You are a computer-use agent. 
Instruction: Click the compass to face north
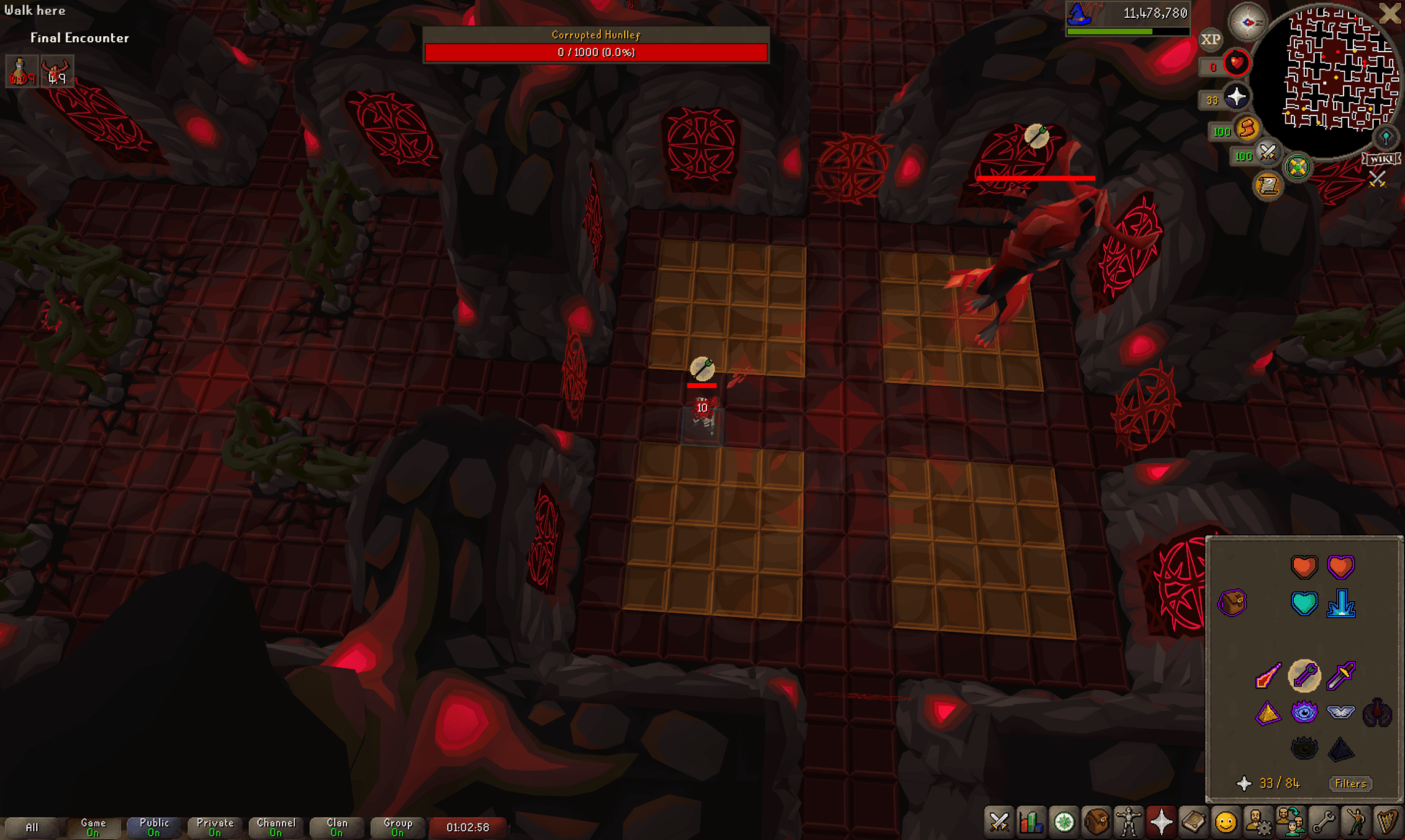(1247, 22)
